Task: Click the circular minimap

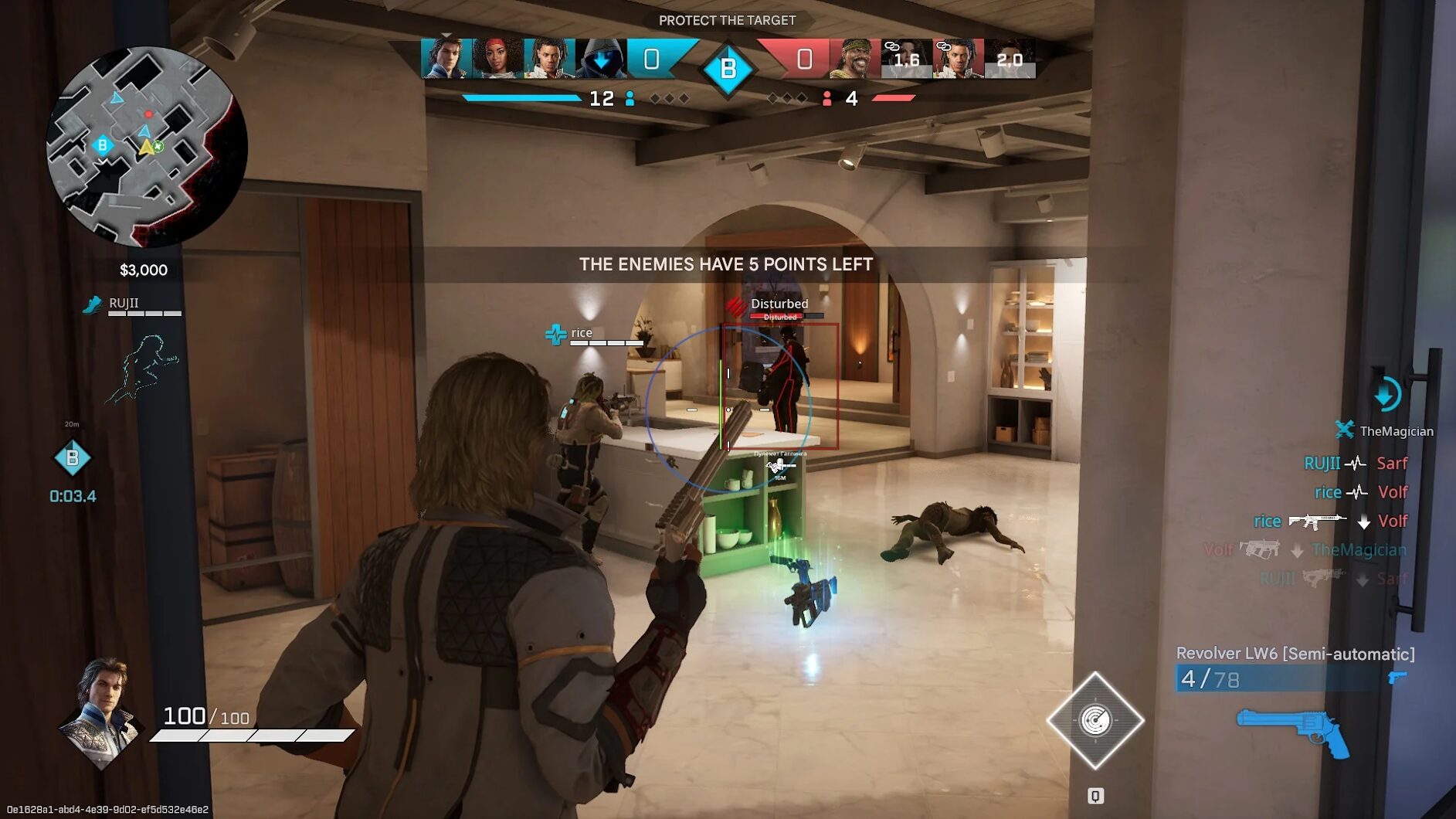Action: pyautogui.click(x=147, y=146)
